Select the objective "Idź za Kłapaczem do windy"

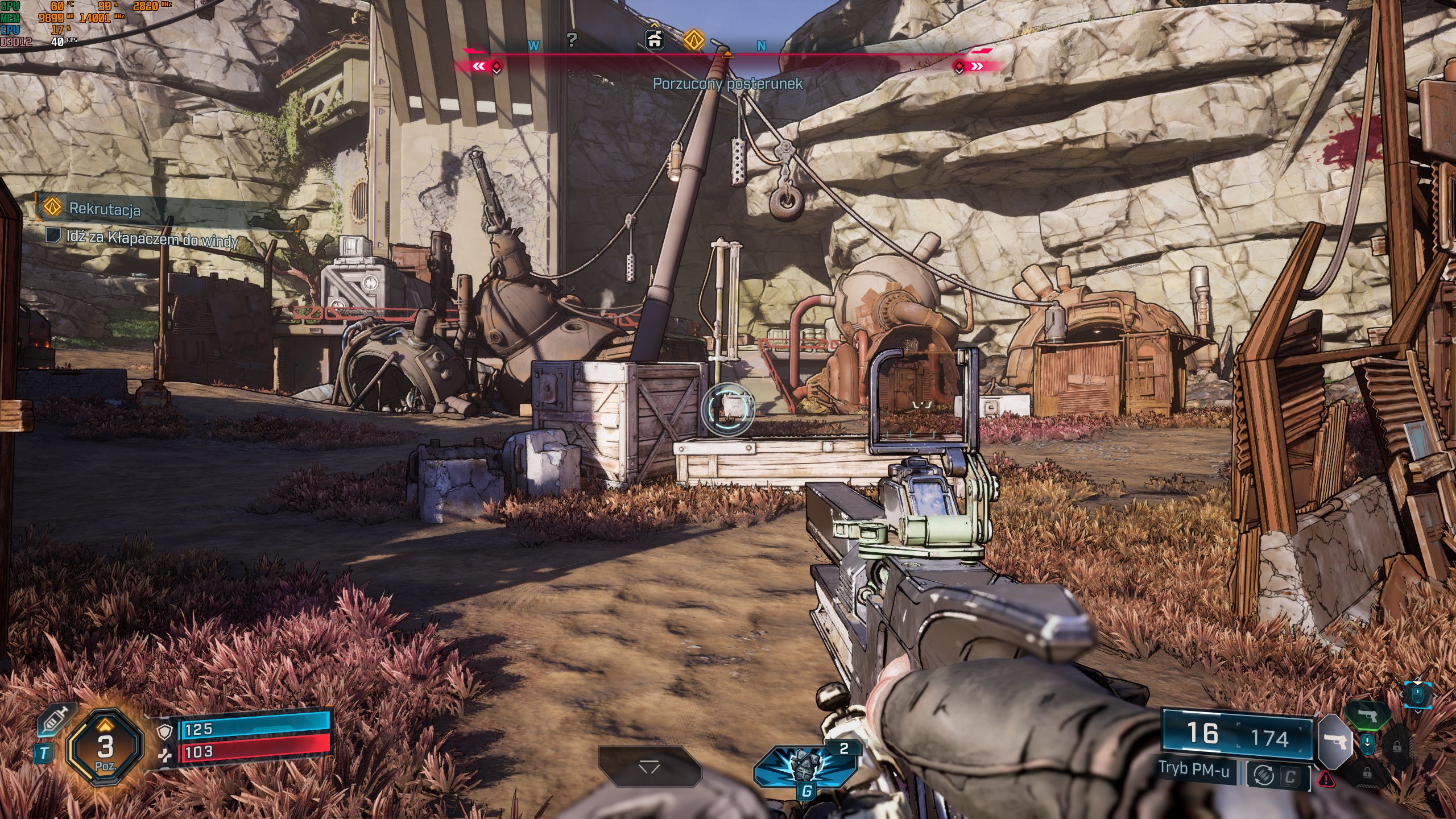(152, 238)
